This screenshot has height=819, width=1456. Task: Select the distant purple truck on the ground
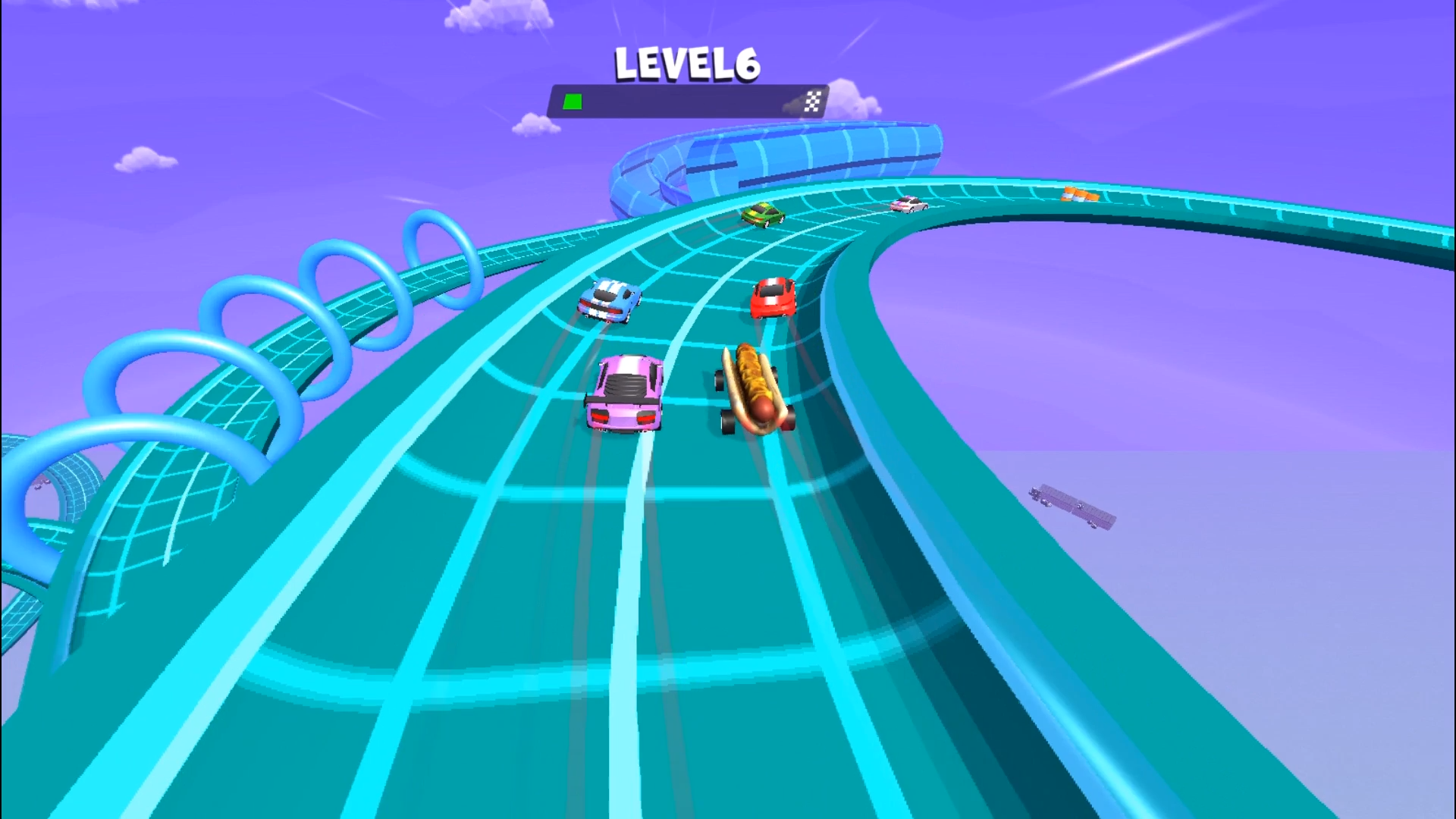[x=1073, y=508]
